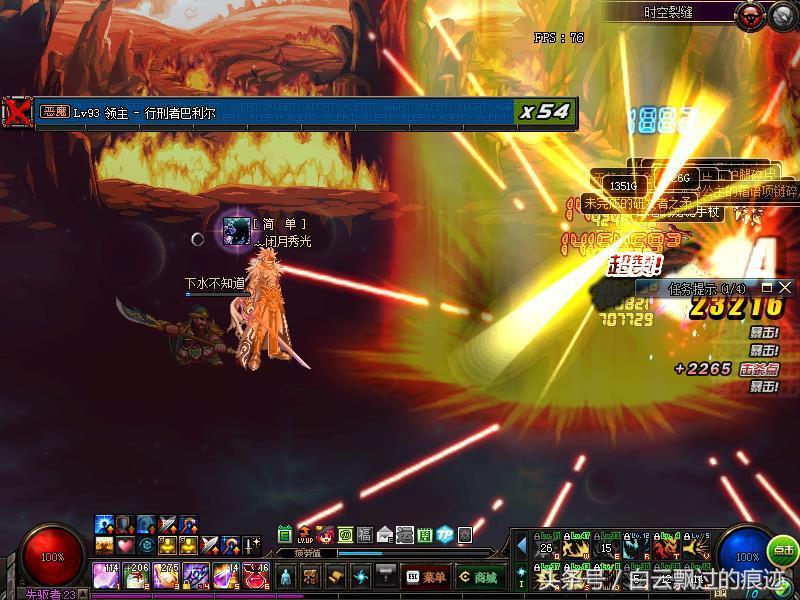Viewport: 800px width, 600px height.
Task: Minimize the 任务提示 quest tracker panel
Action: [768, 288]
